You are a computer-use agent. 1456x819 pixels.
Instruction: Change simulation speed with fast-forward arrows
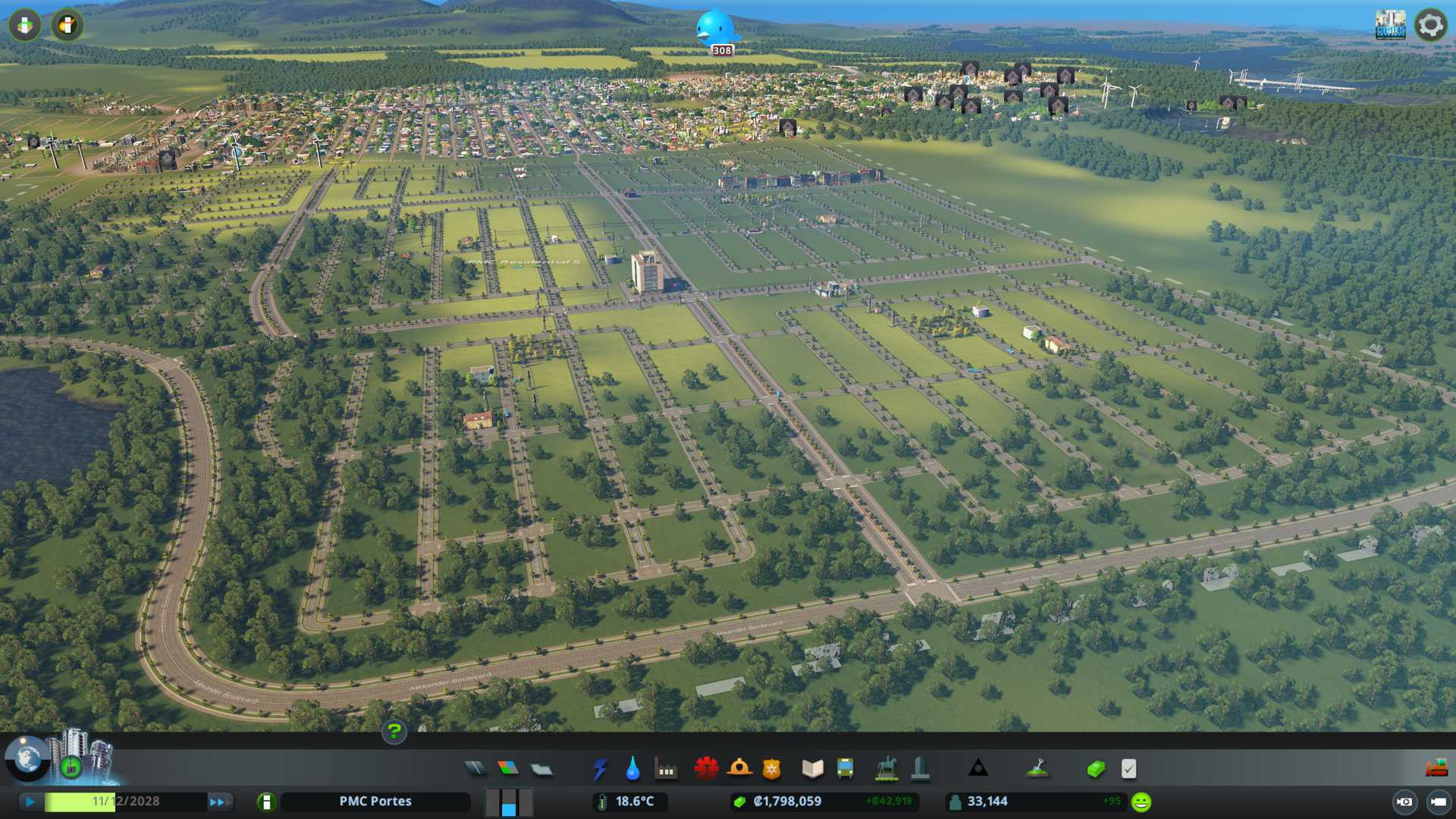click(218, 802)
